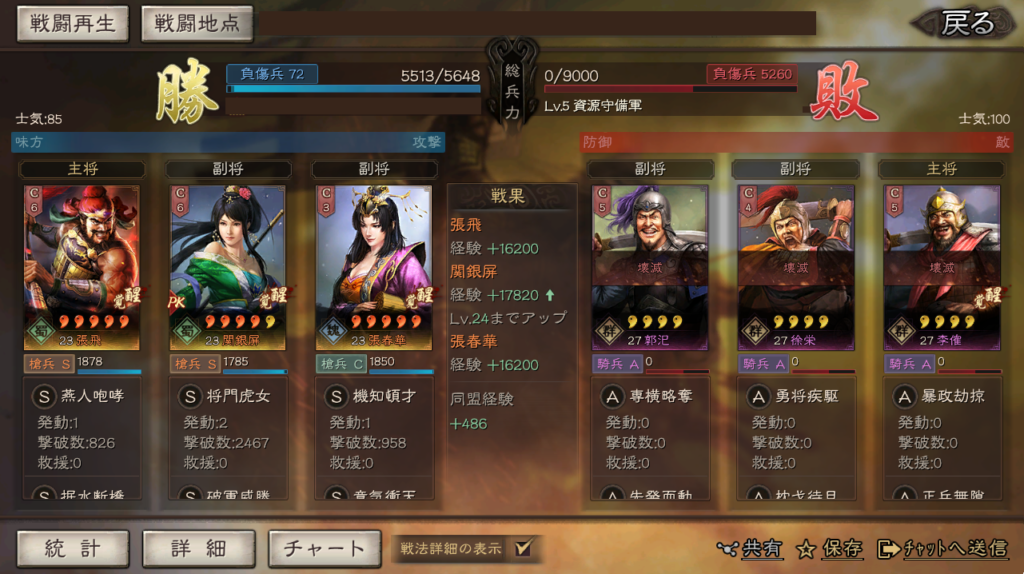The image size is (1024, 574).
Task: View enemy general 郭汜's card
Action: point(650,267)
